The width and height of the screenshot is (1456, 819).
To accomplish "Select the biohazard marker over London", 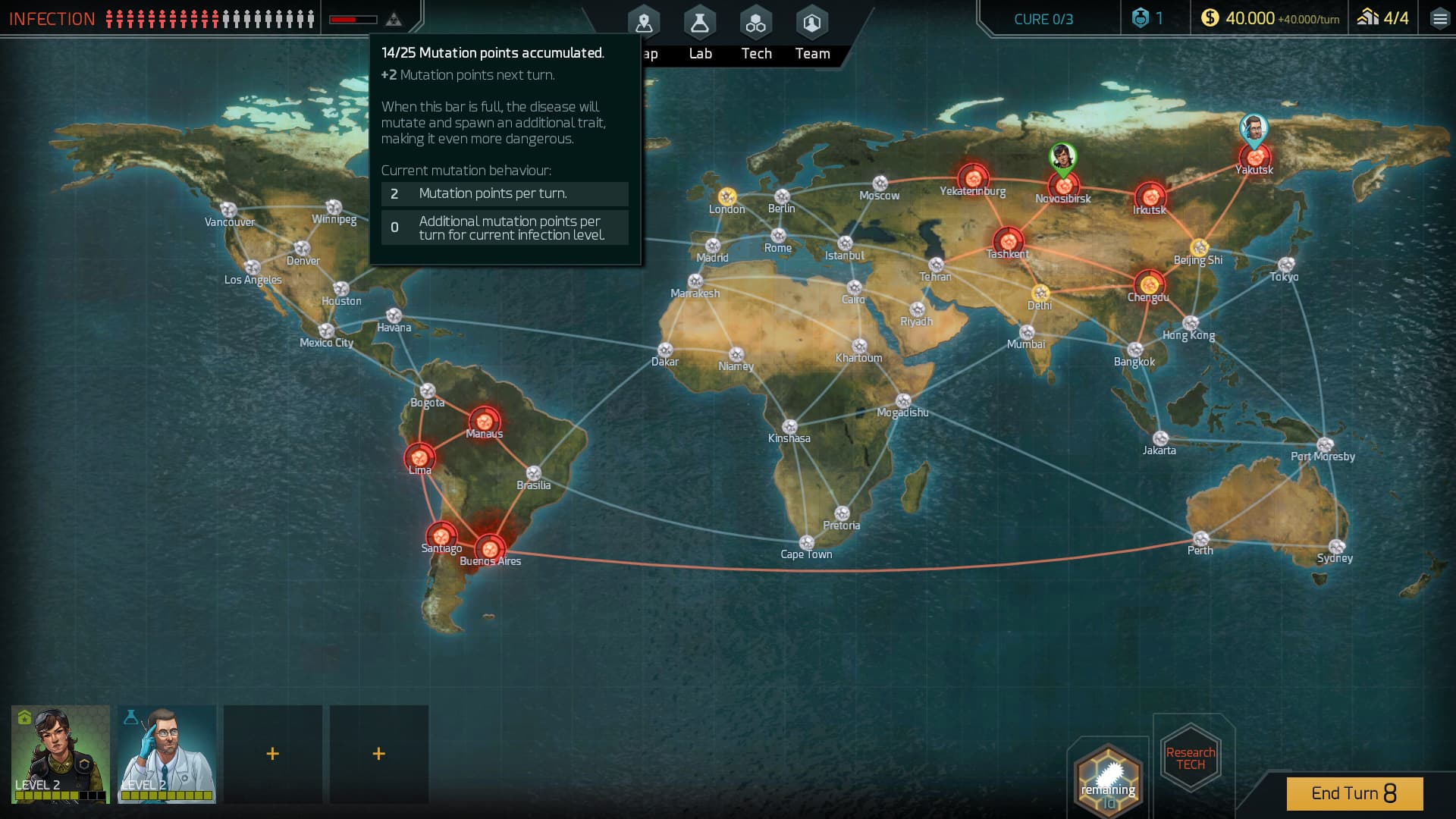I will pyautogui.click(x=726, y=196).
